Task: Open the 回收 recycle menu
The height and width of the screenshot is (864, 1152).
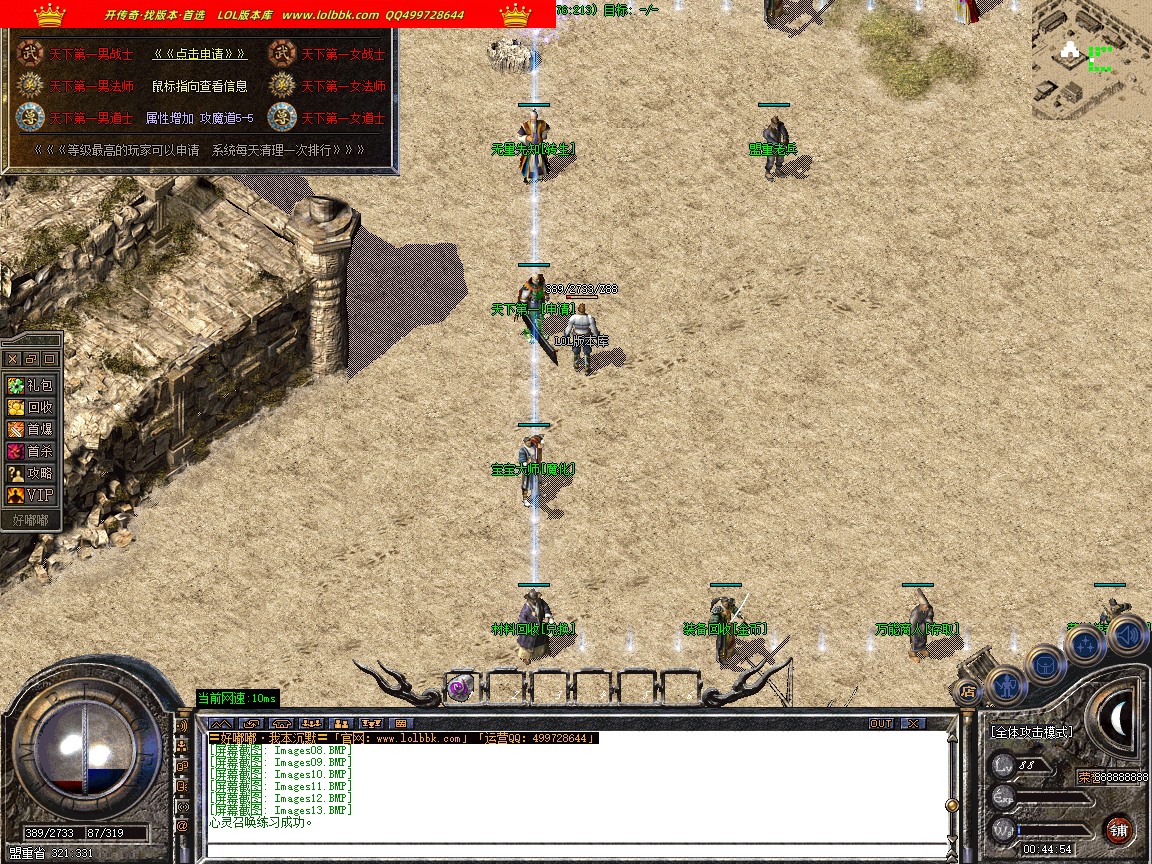Action: click(x=31, y=407)
